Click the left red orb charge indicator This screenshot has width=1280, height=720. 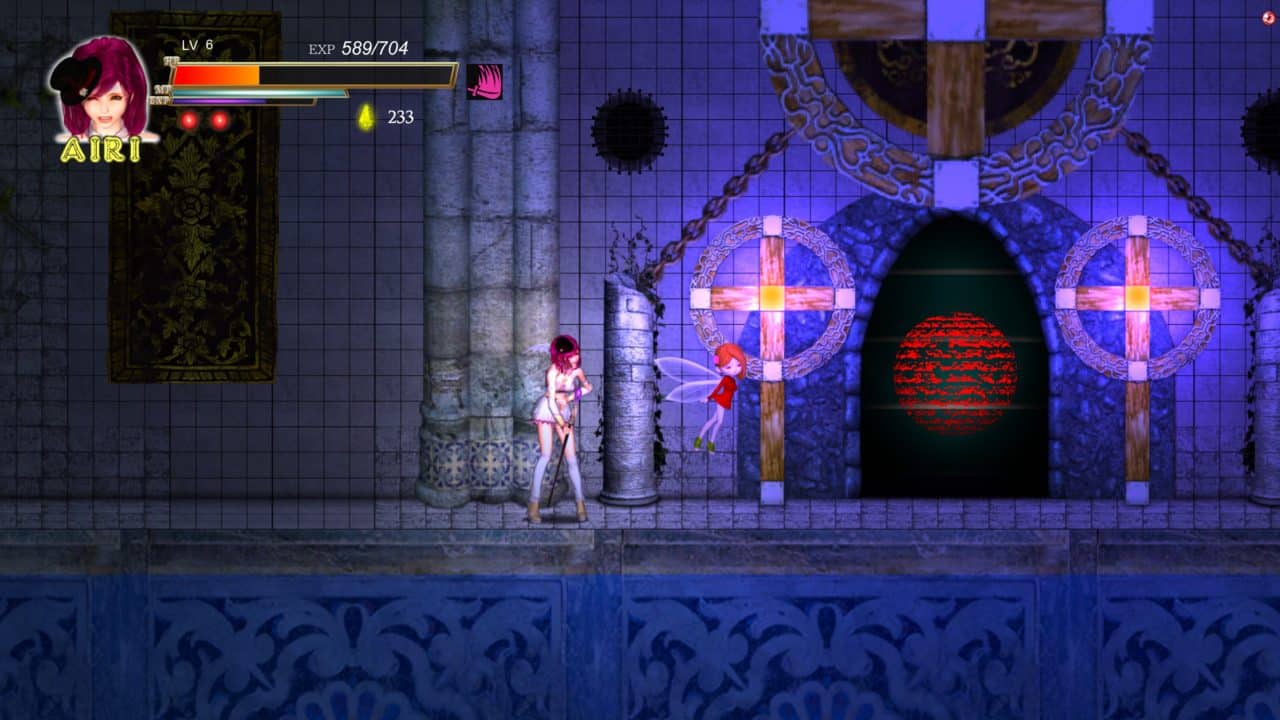[186, 118]
